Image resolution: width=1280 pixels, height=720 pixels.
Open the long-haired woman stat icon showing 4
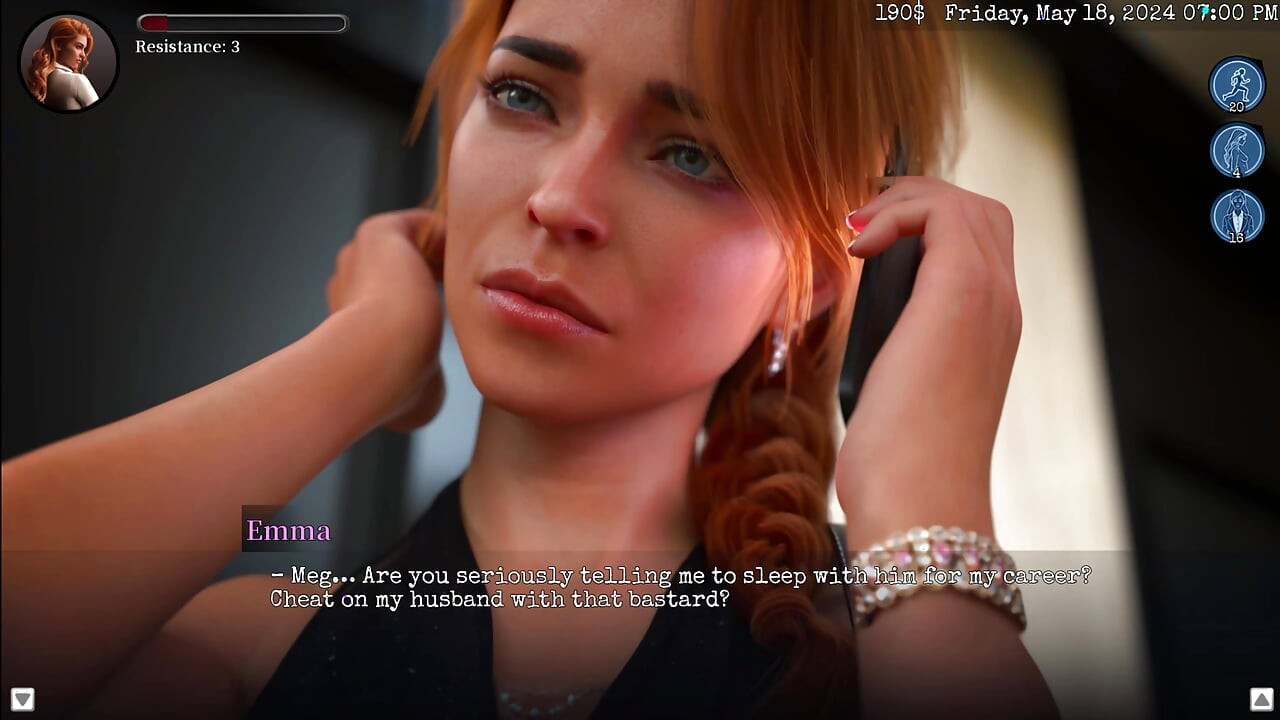click(1237, 152)
